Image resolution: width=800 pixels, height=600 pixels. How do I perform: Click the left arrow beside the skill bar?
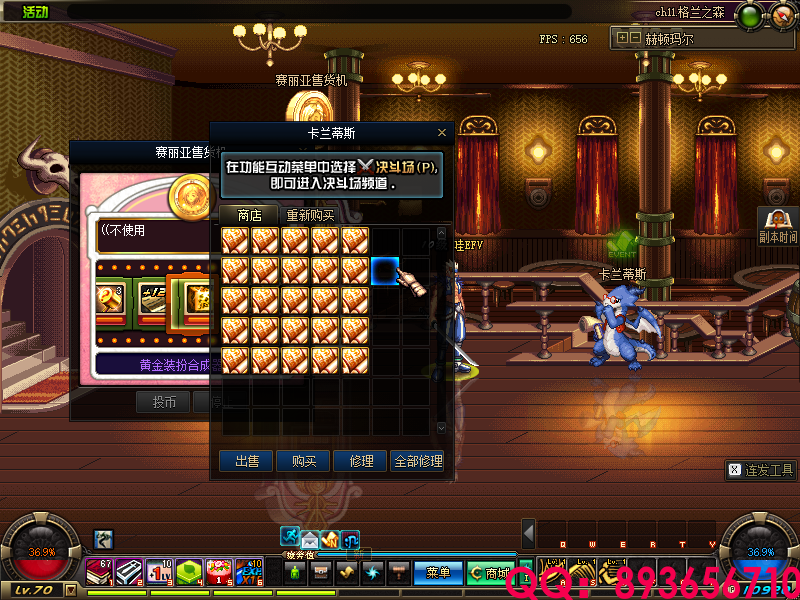529,533
